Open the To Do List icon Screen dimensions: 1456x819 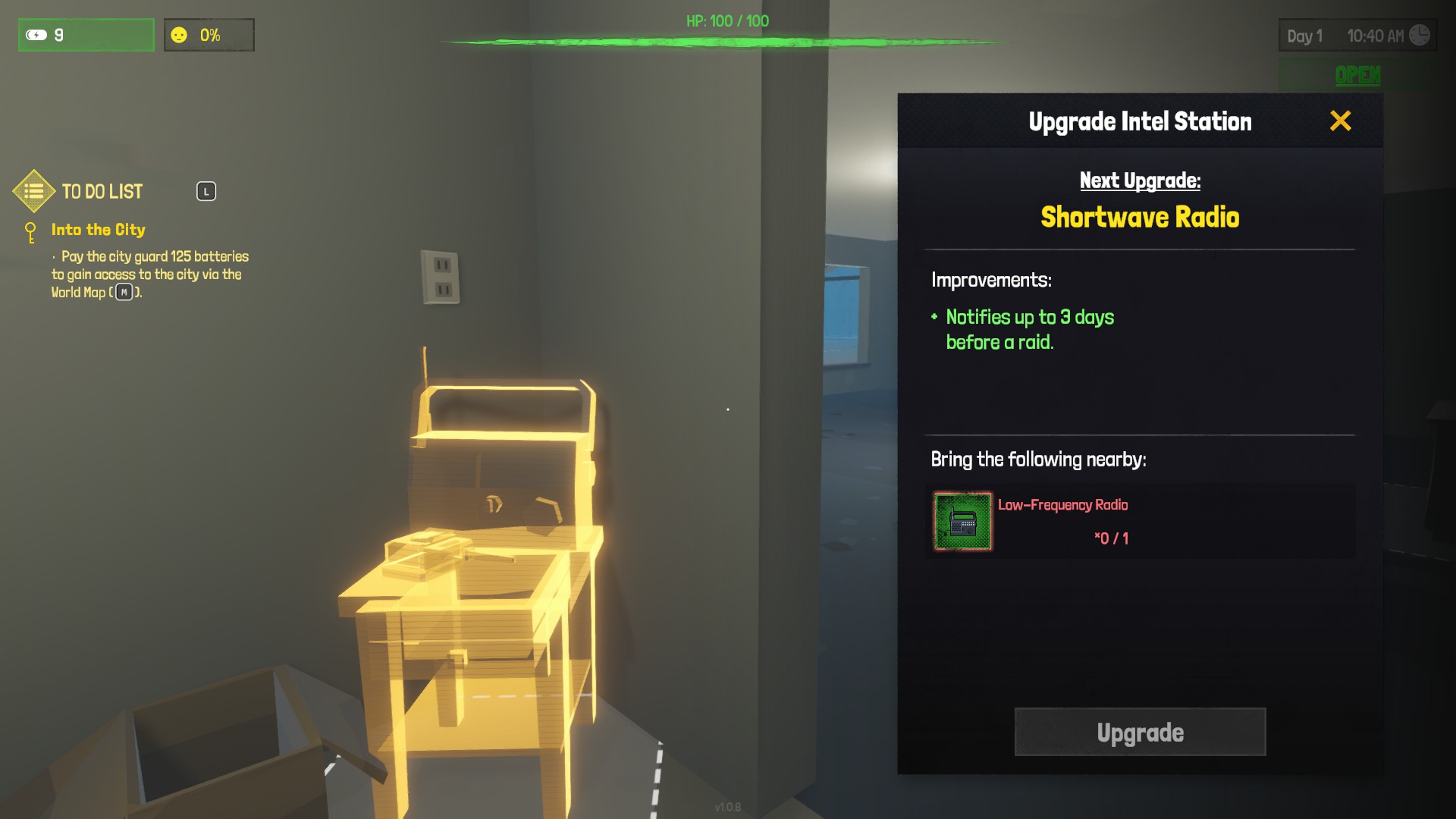pos(34,191)
